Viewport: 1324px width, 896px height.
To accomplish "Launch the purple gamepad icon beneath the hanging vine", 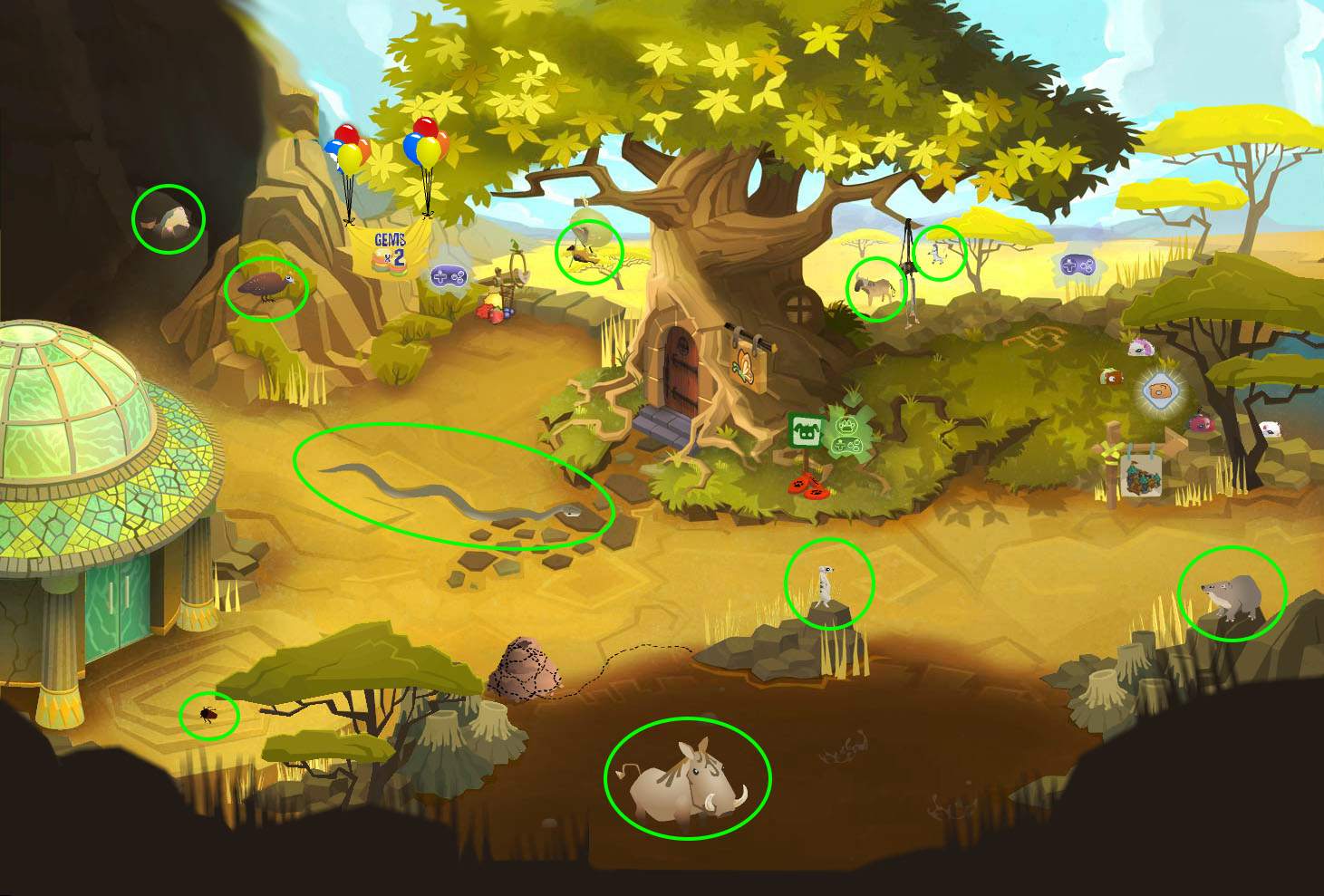I will coord(1078,265).
